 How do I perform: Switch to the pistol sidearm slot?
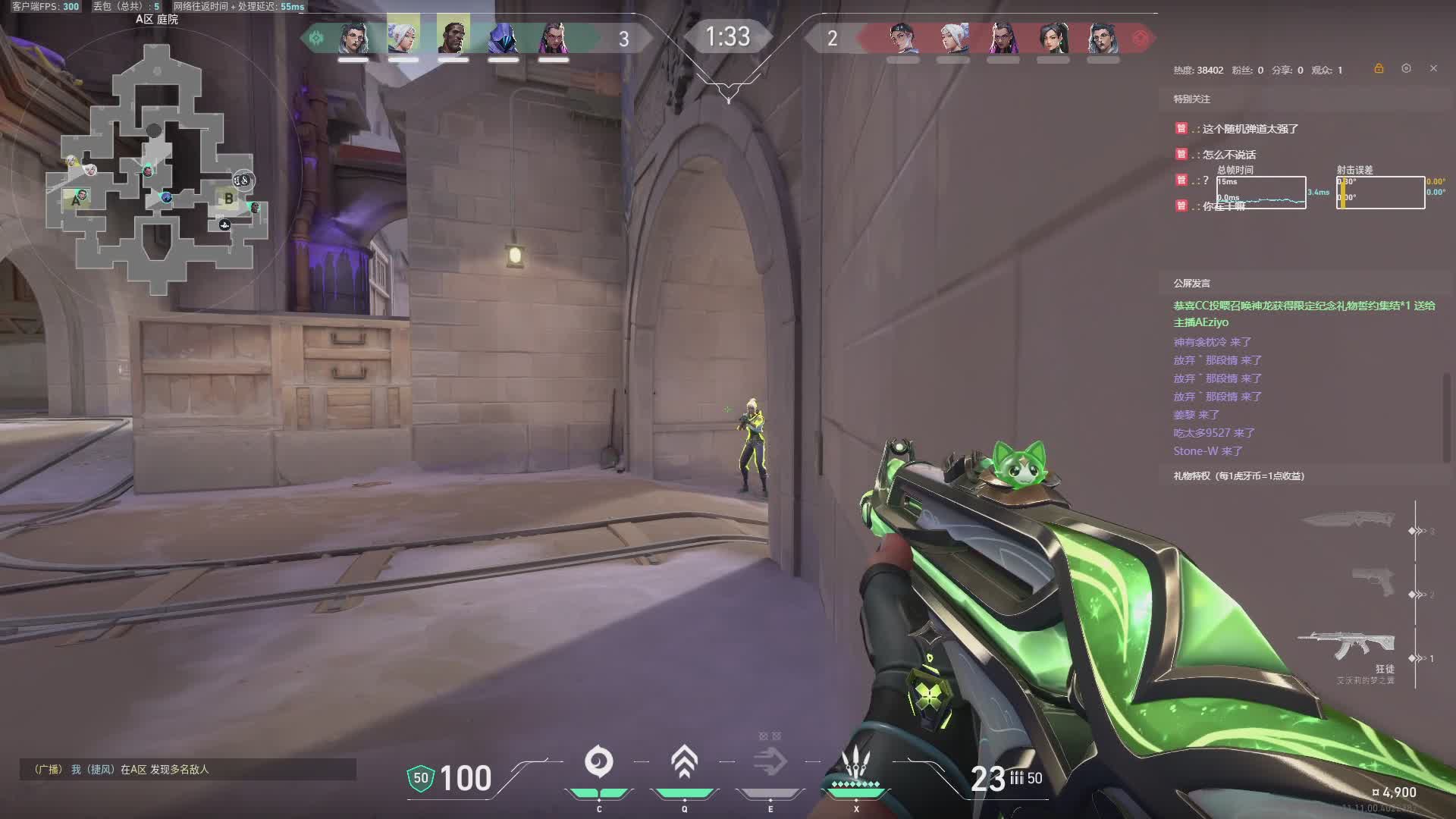pos(1373,582)
